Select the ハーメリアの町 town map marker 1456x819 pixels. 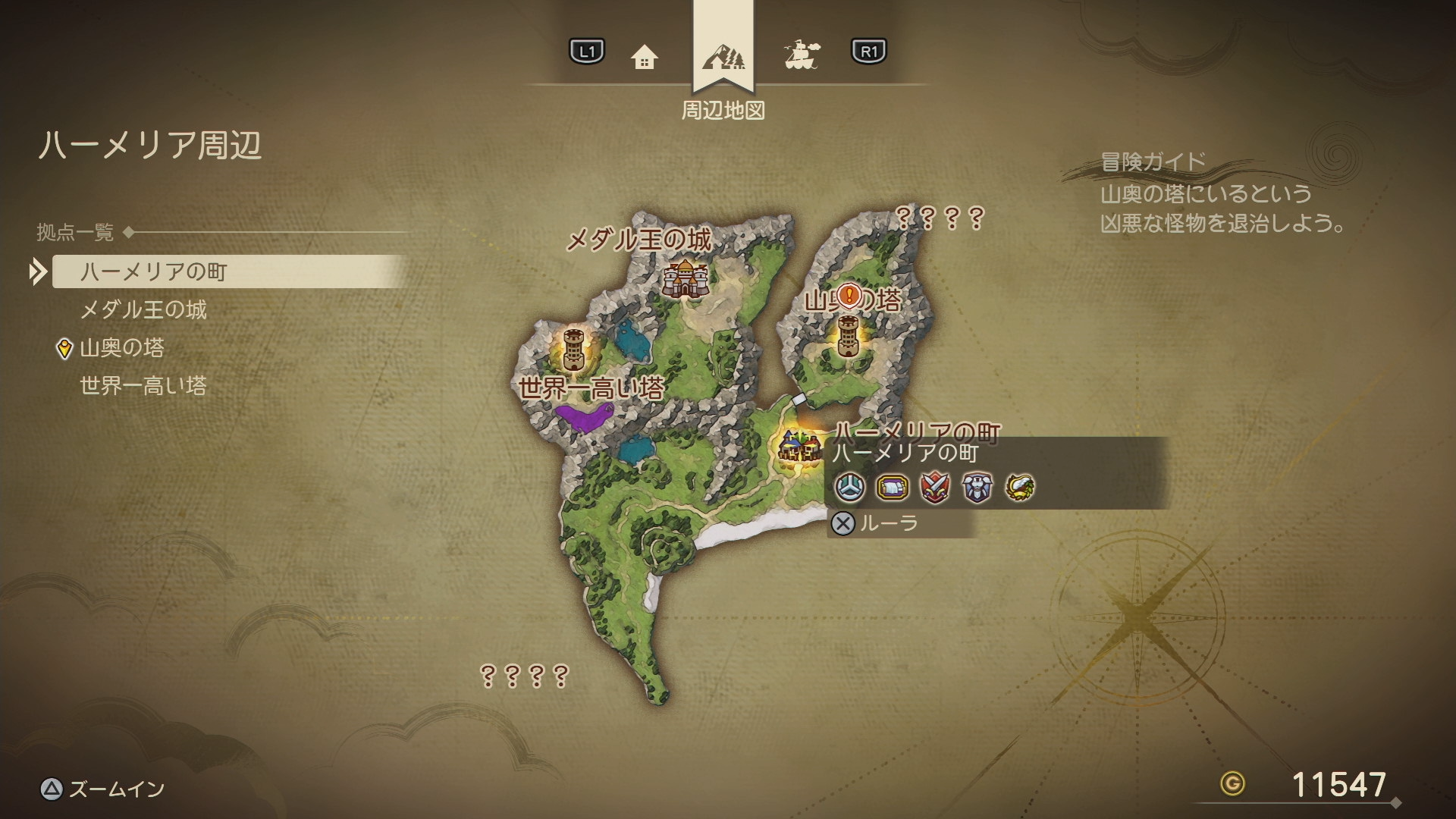(800, 446)
